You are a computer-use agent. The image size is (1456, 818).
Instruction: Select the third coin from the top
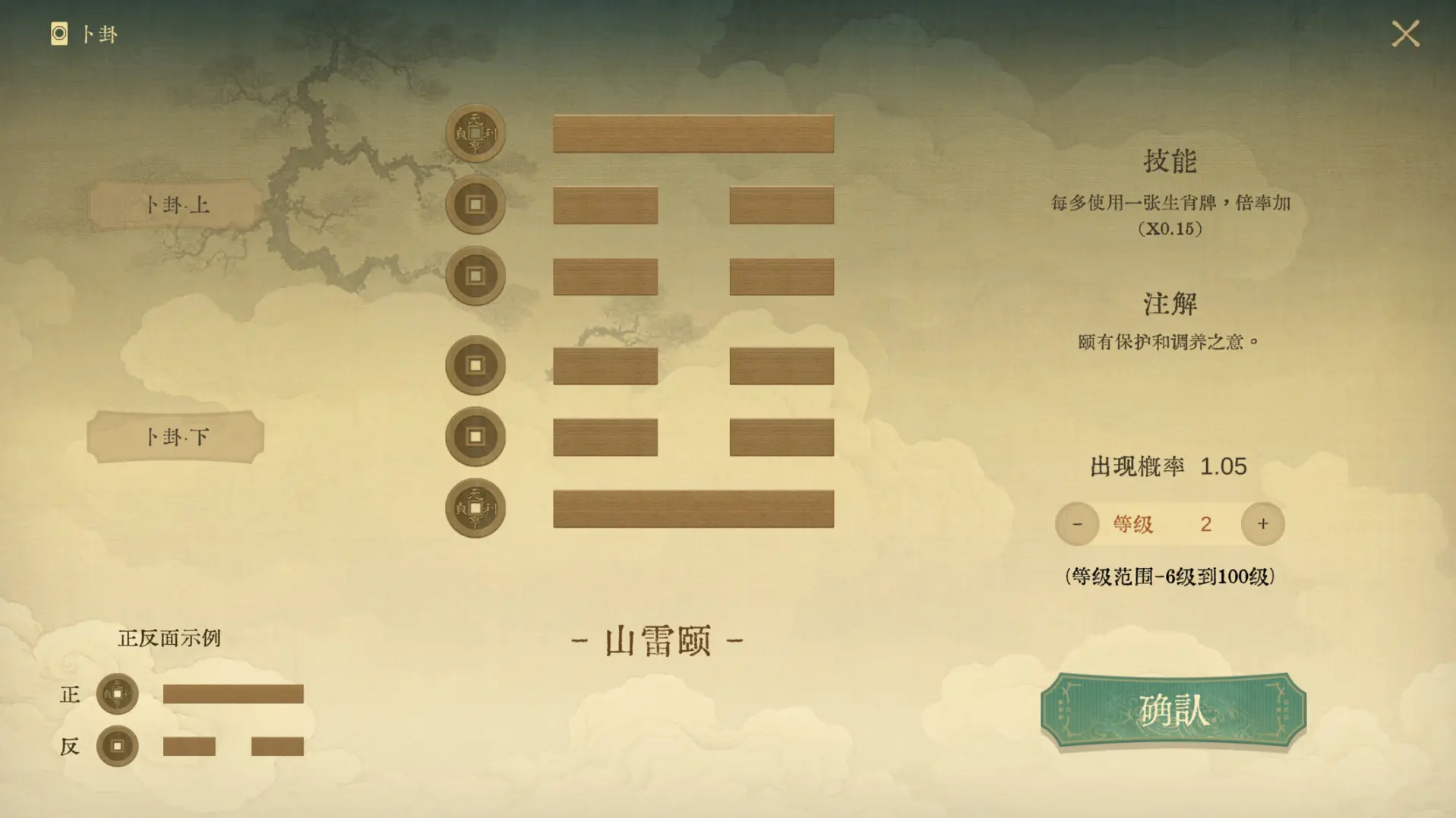[x=475, y=276]
